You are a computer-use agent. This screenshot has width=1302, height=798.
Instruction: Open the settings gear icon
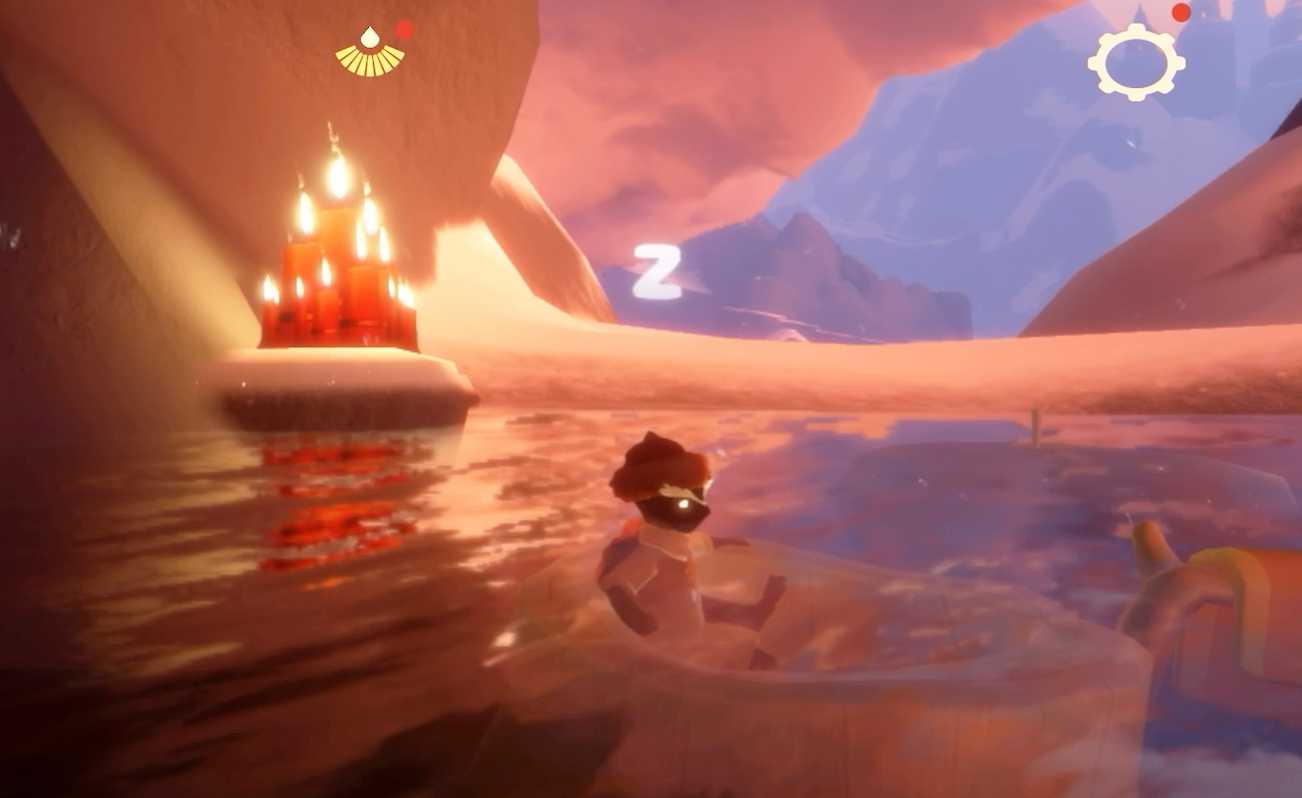click(1135, 63)
